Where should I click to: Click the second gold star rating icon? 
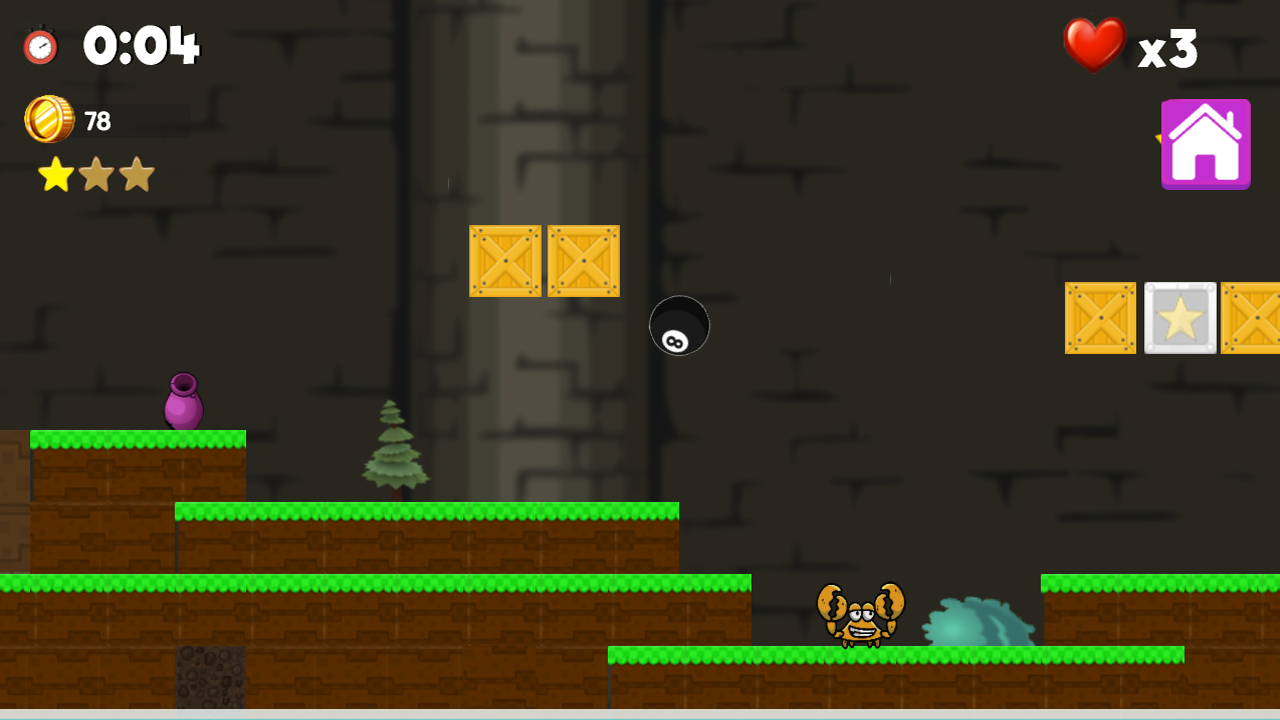[x=96, y=174]
